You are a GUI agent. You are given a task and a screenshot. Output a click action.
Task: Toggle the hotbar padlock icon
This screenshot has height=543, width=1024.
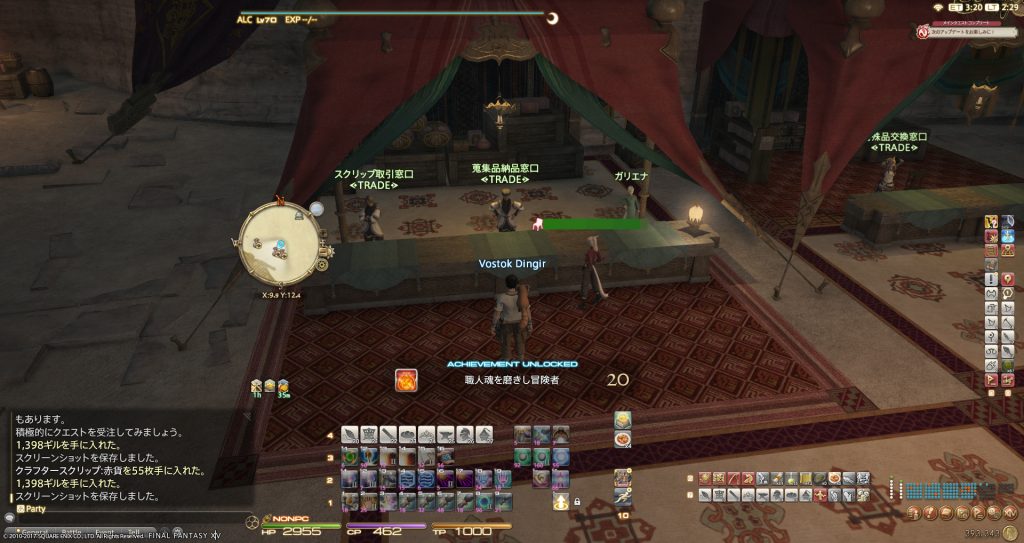click(578, 501)
